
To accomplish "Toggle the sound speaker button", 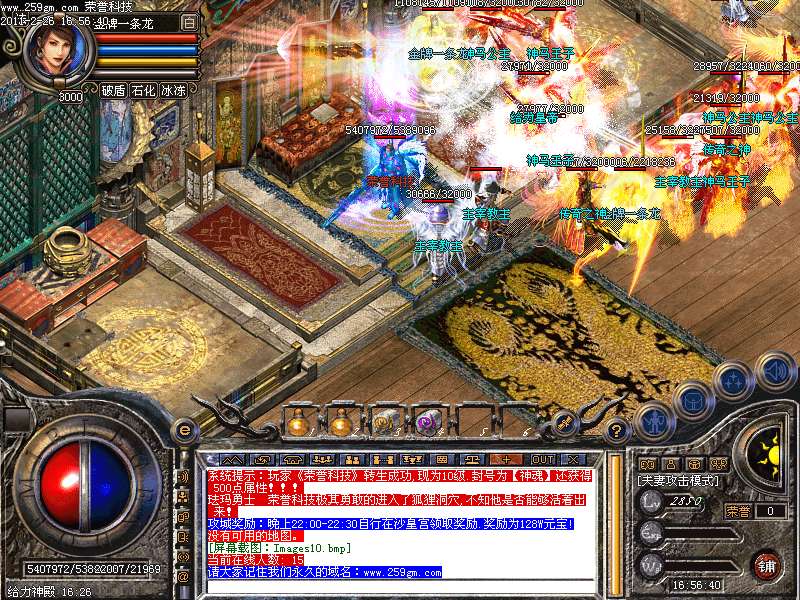I will [774, 370].
